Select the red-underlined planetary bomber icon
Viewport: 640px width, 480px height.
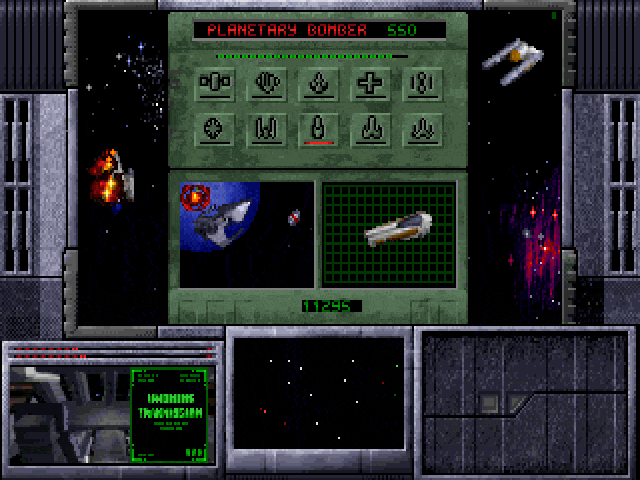pos(319,129)
